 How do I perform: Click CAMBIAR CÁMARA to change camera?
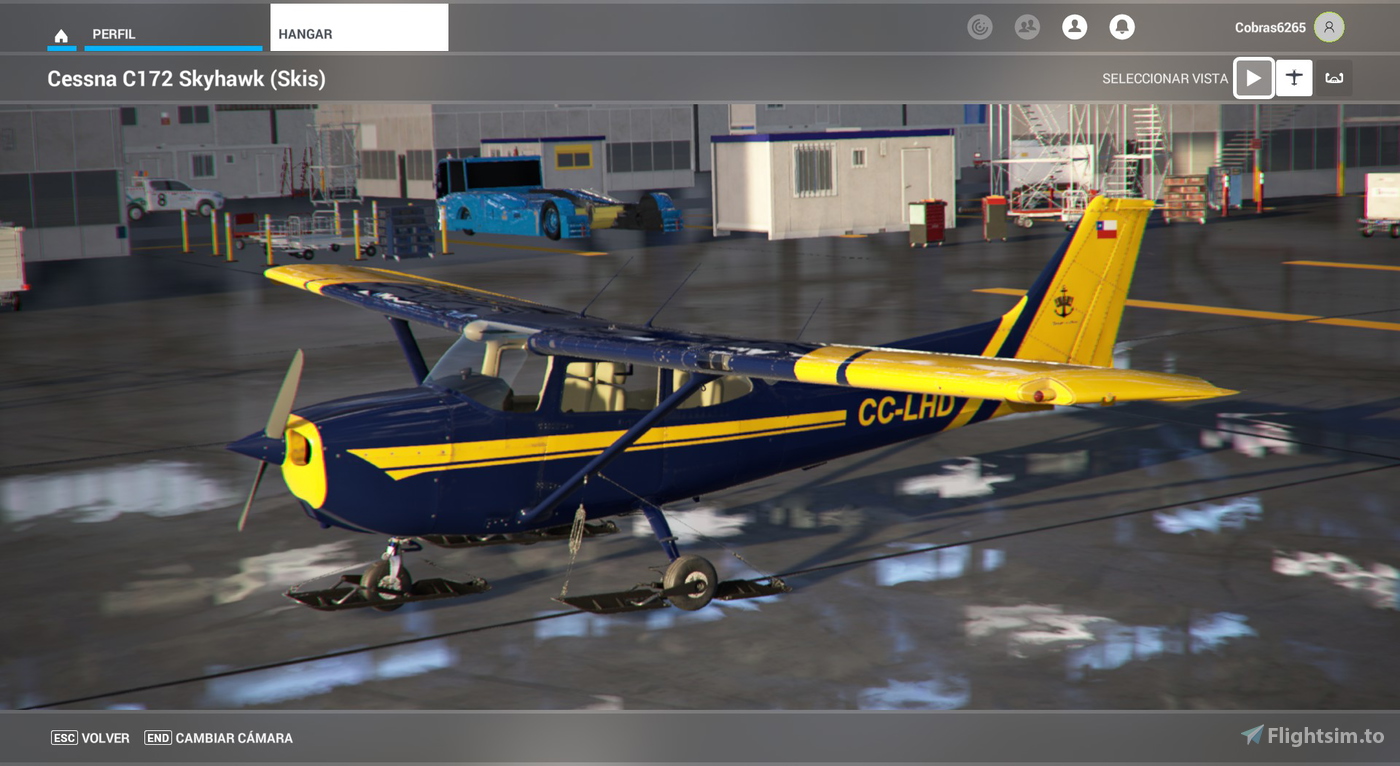coord(232,737)
